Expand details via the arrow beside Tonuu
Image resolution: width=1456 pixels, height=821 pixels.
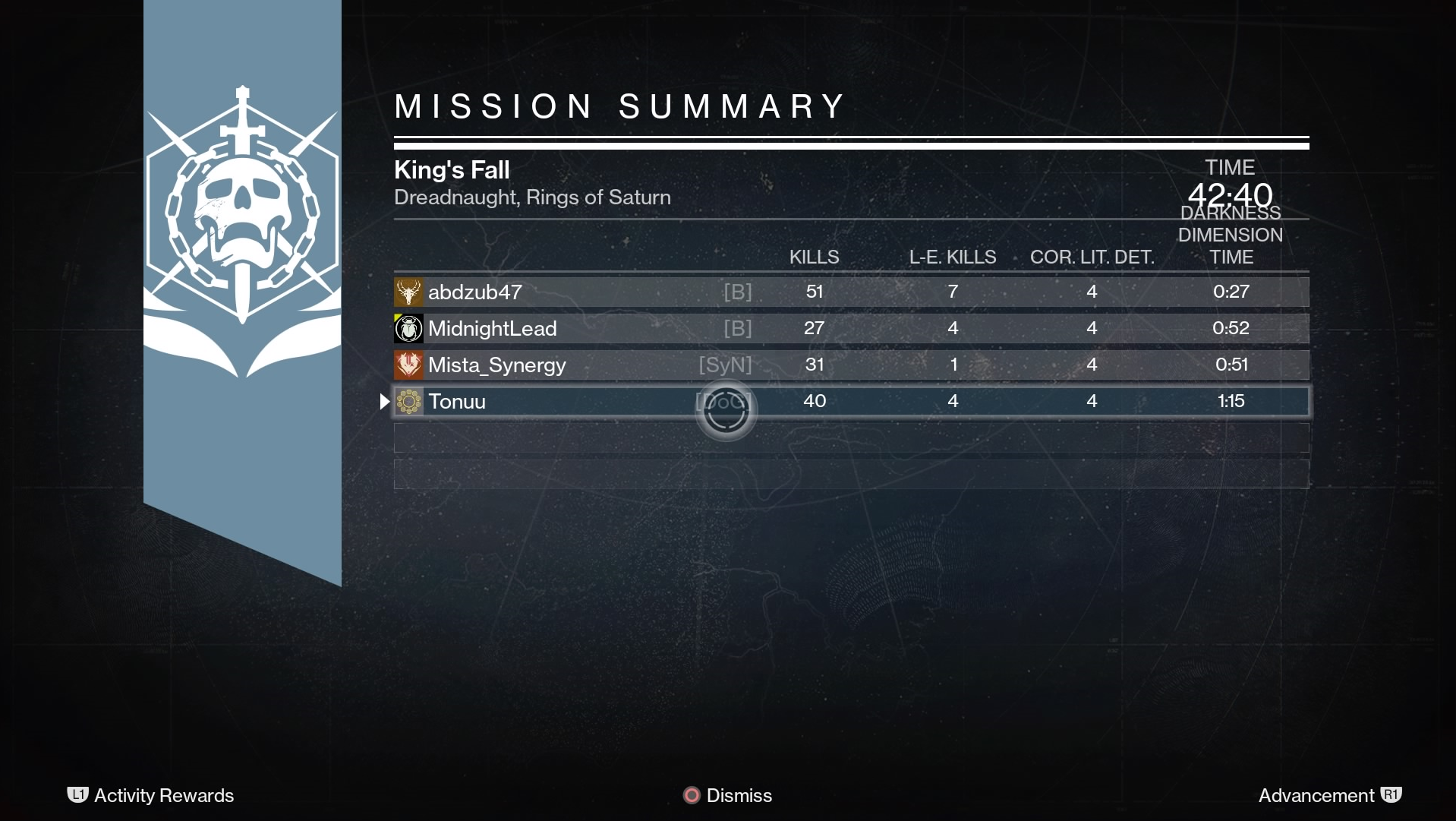pyautogui.click(x=384, y=402)
